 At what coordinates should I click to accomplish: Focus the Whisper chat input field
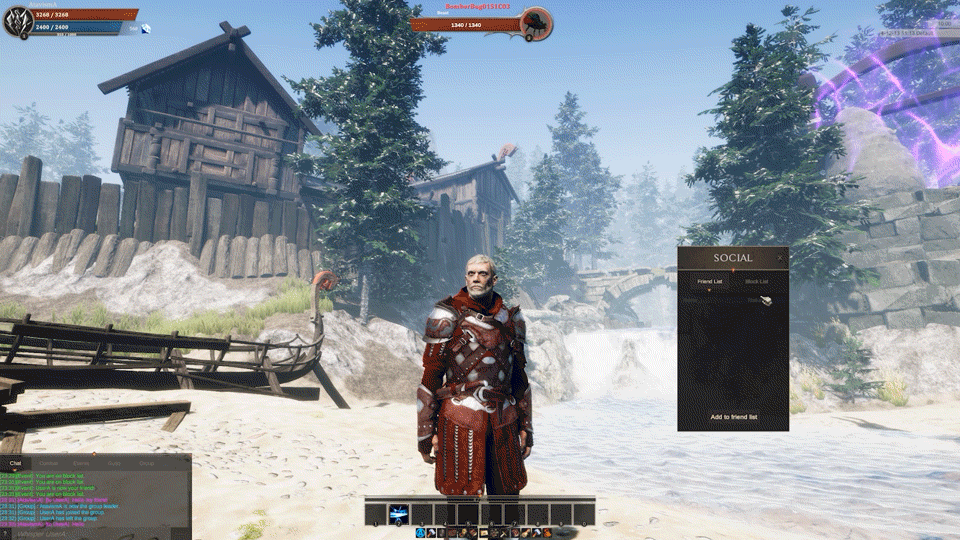pos(90,532)
